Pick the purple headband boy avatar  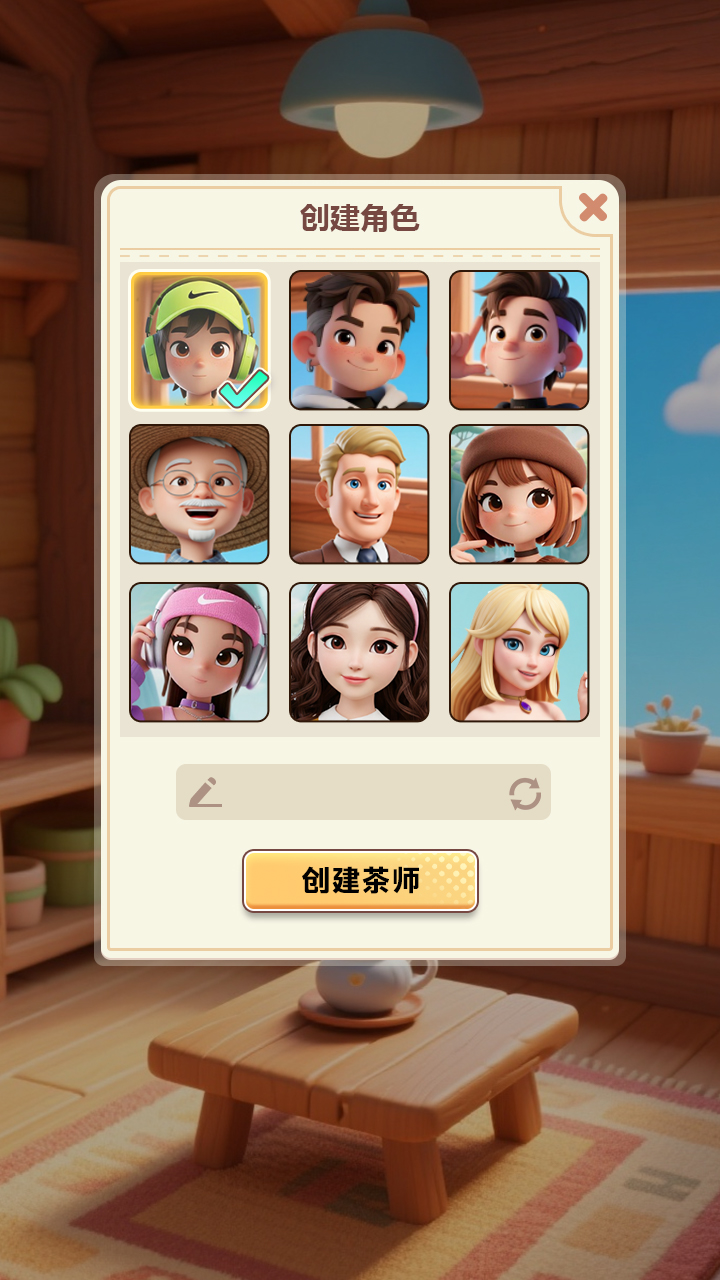point(519,340)
